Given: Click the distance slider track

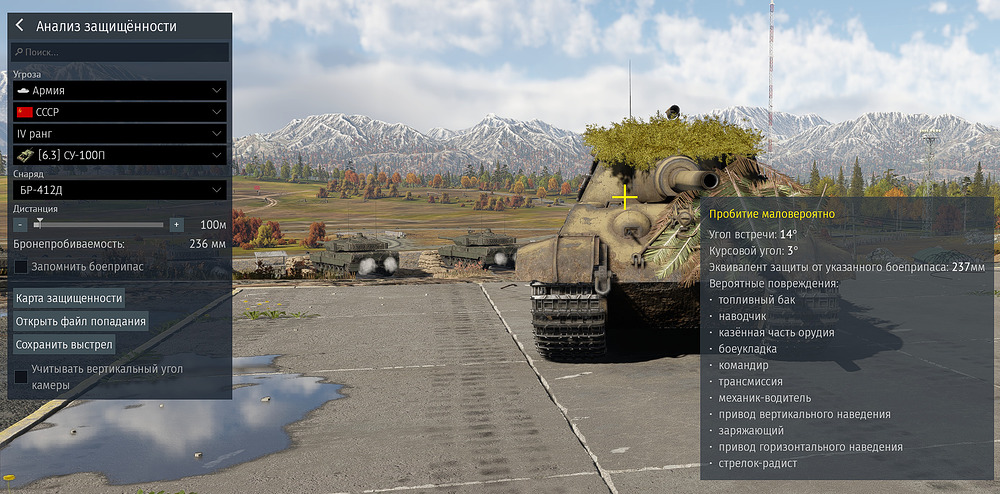Looking at the screenshot, I should click(x=100, y=225).
